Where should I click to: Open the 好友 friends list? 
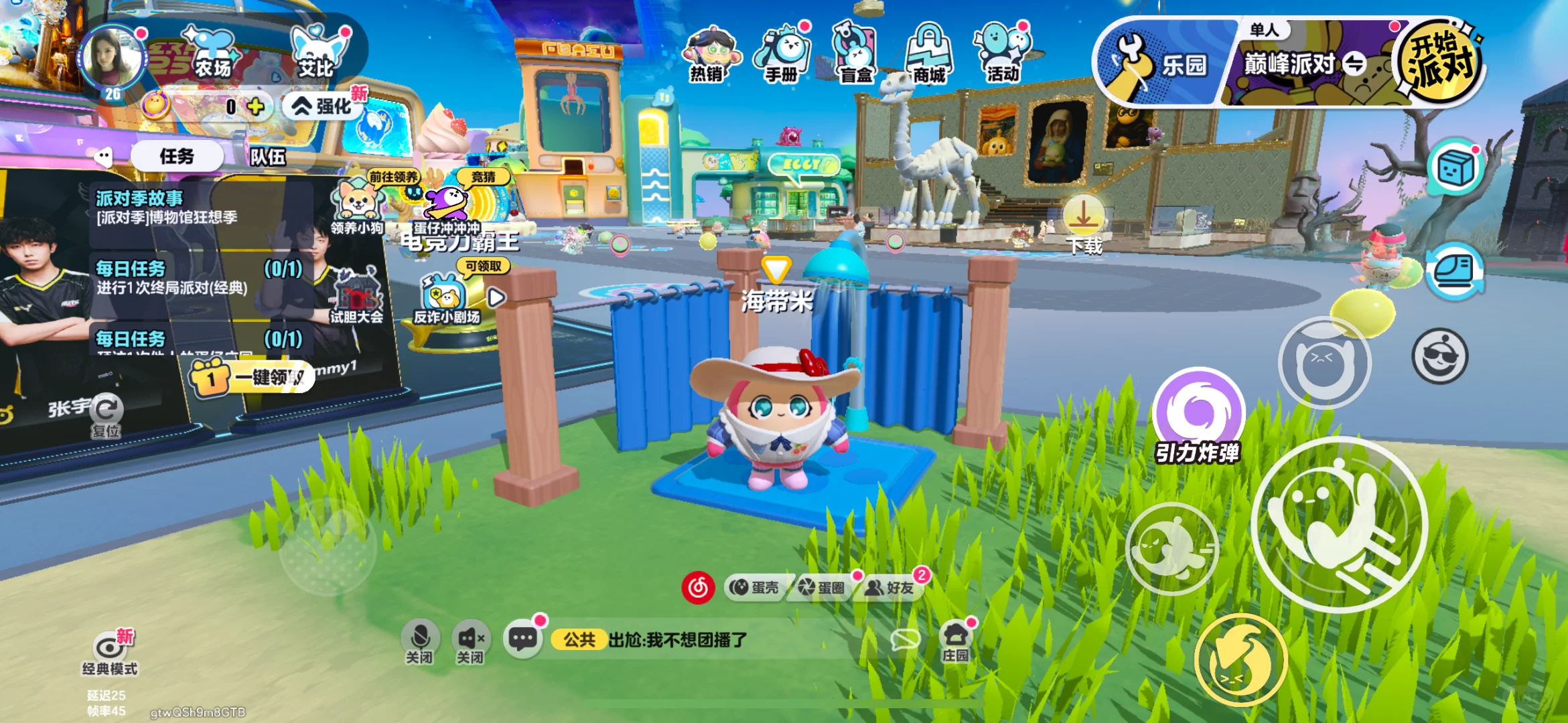tap(892, 587)
